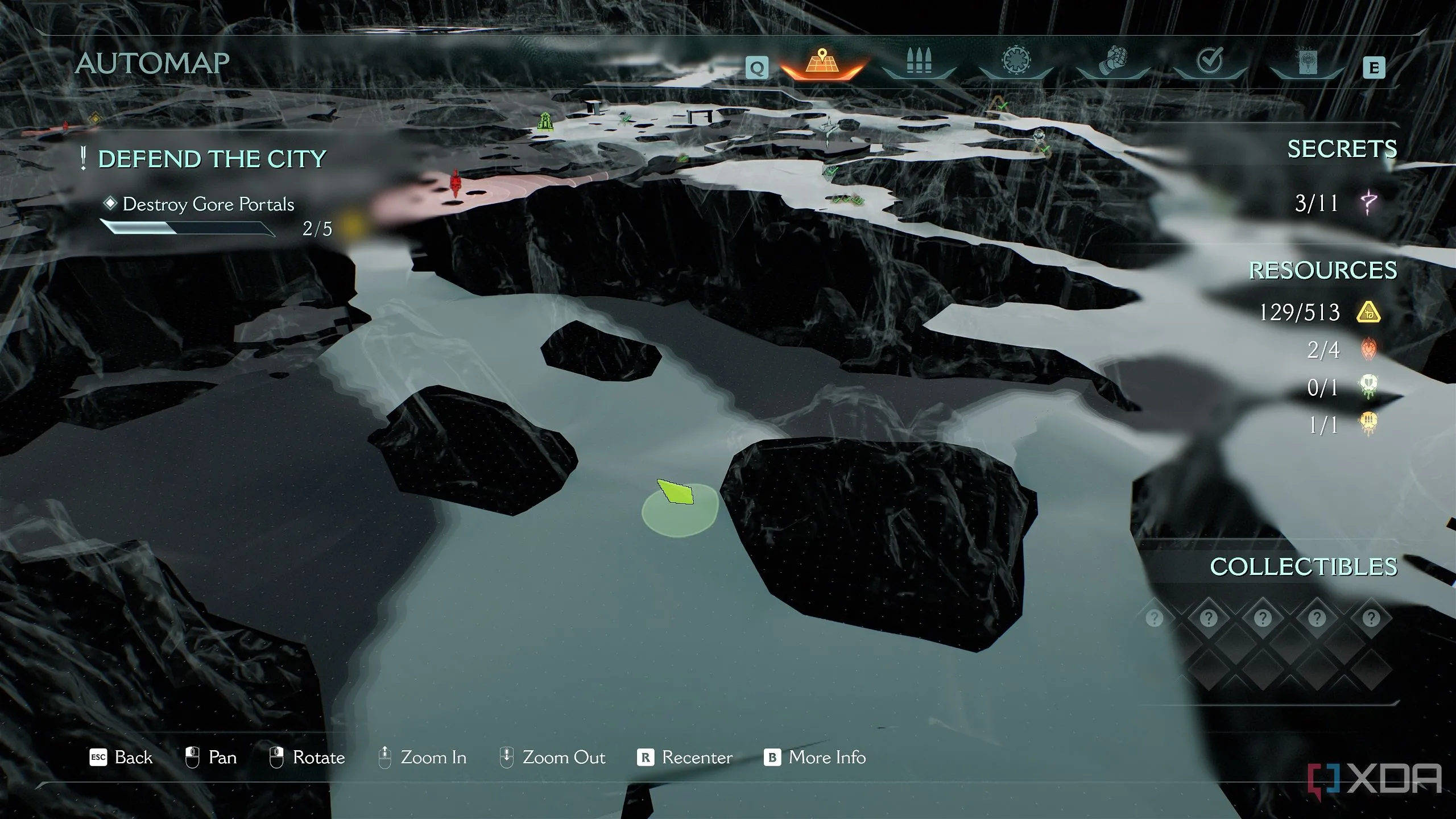The height and width of the screenshot is (819, 1456).
Task: Switch to the flaming codex tablet tab
Action: [x=1306, y=63]
